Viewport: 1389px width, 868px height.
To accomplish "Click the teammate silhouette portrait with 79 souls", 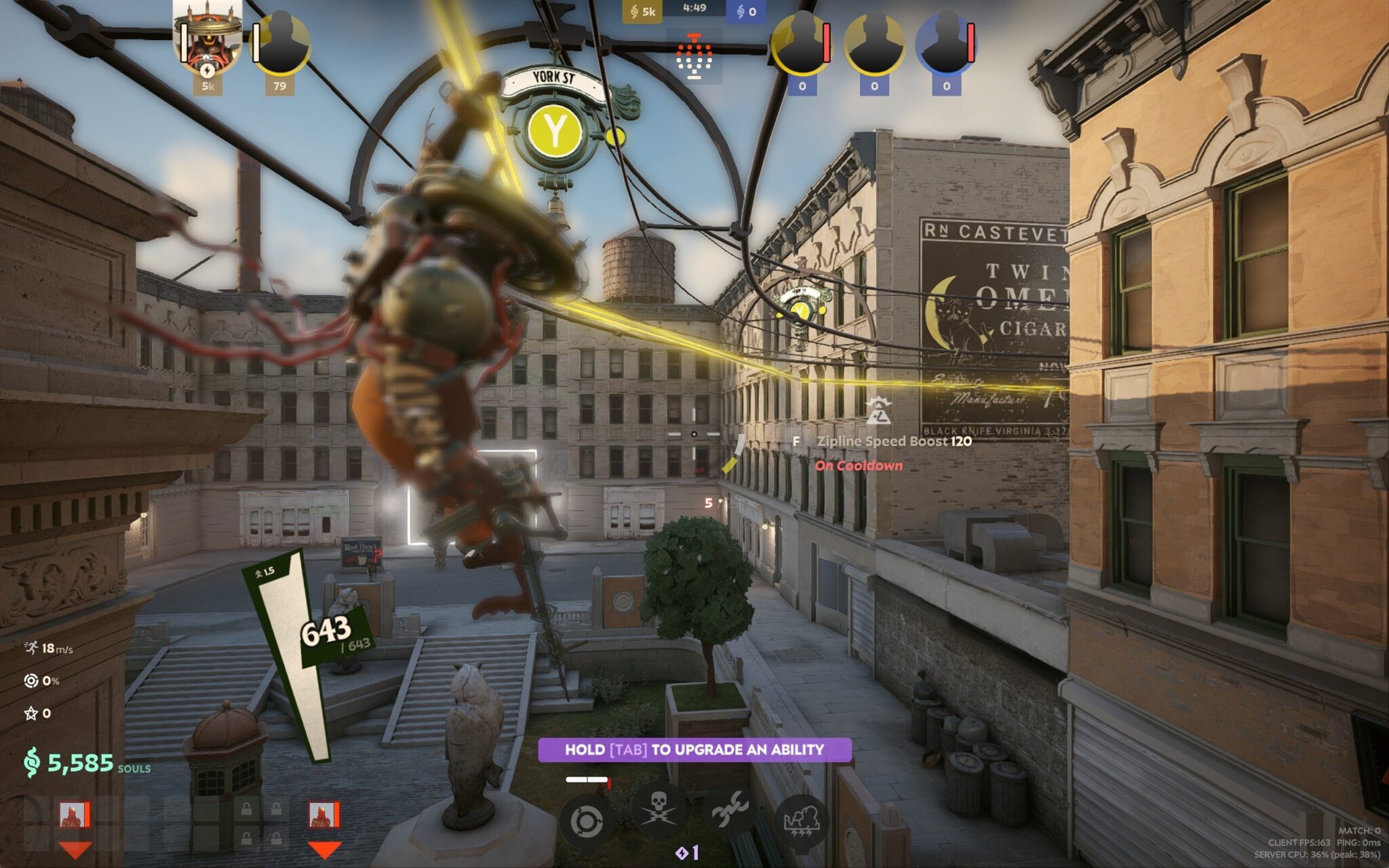I will pos(281,43).
